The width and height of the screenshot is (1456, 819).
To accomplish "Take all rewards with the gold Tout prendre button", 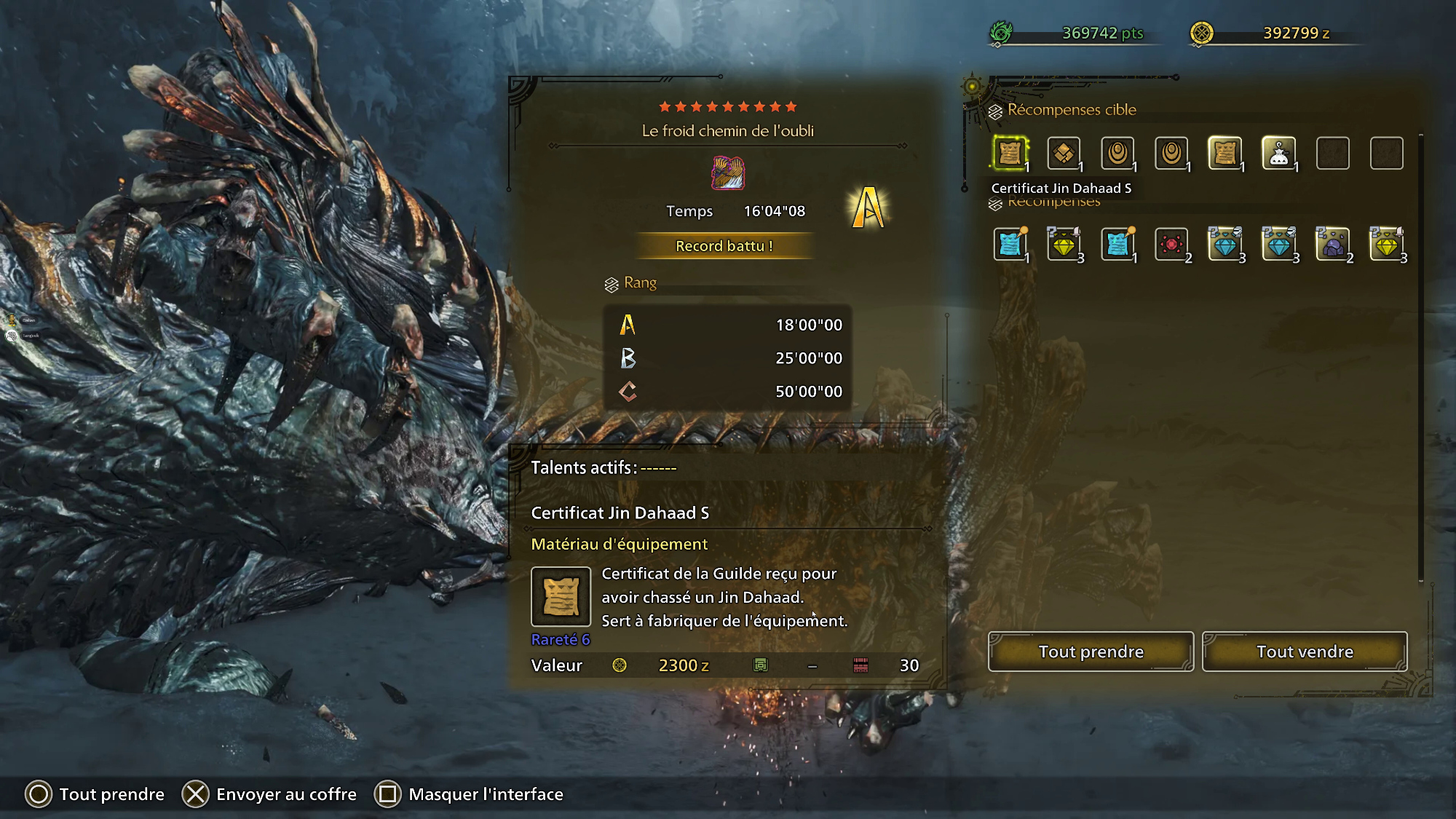I will point(1091,652).
